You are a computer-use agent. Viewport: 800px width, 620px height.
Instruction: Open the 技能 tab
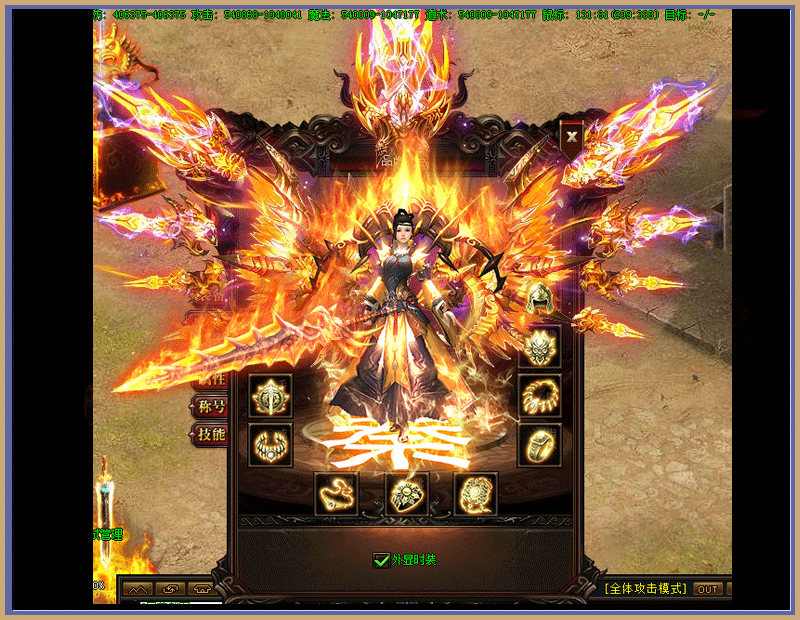point(211,434)
